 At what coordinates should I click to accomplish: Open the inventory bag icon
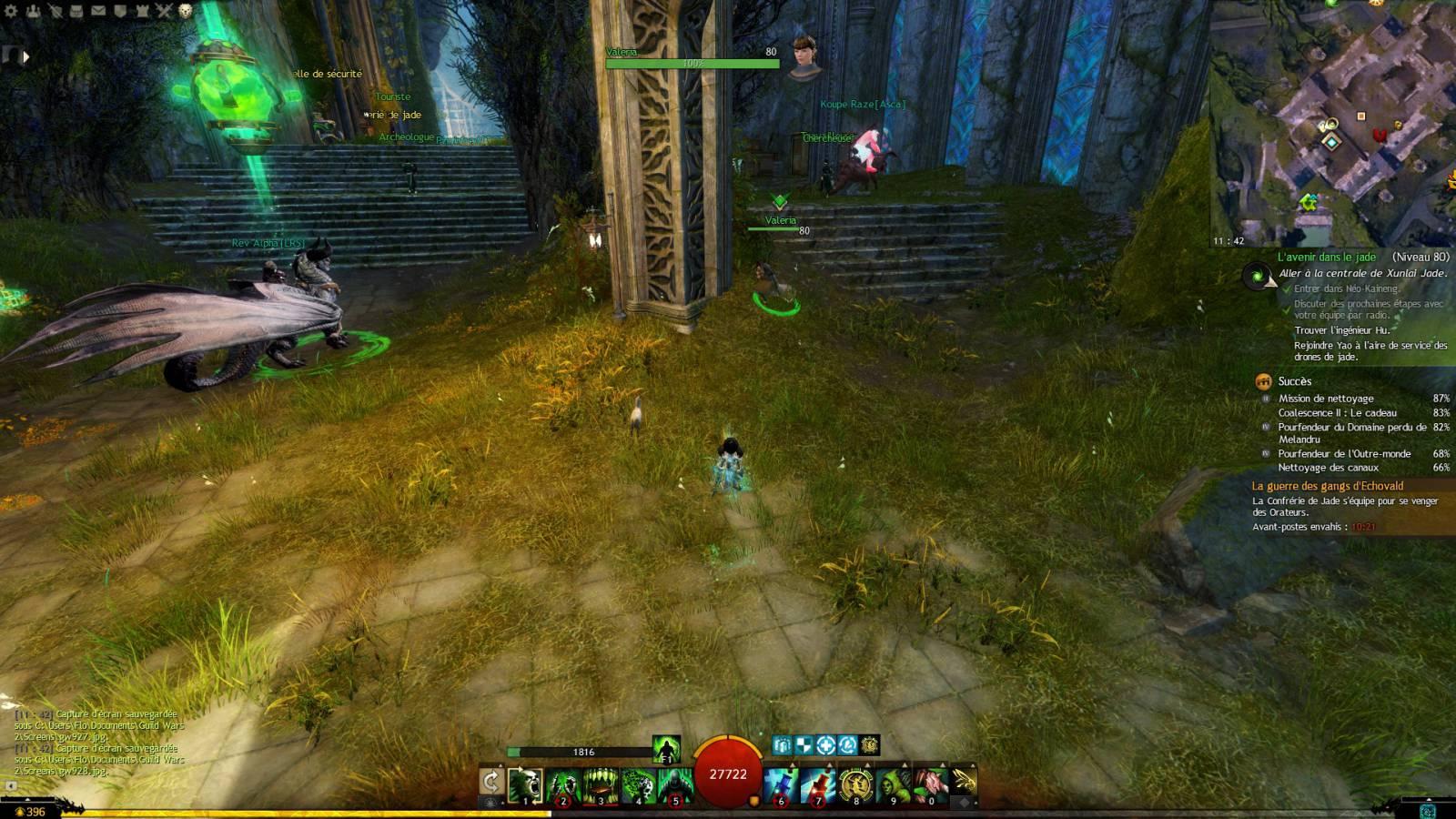click(77, 12)
